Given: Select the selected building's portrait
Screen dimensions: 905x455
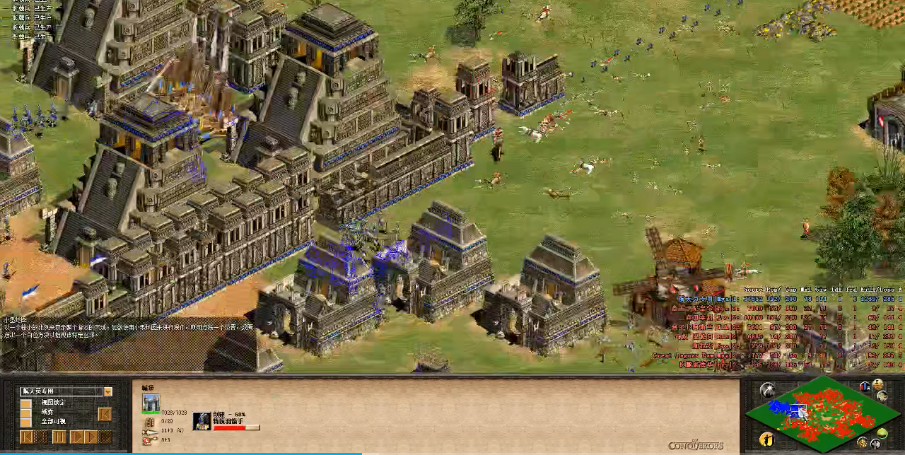Looking at the screenshot, I should [x=151, y=403].
